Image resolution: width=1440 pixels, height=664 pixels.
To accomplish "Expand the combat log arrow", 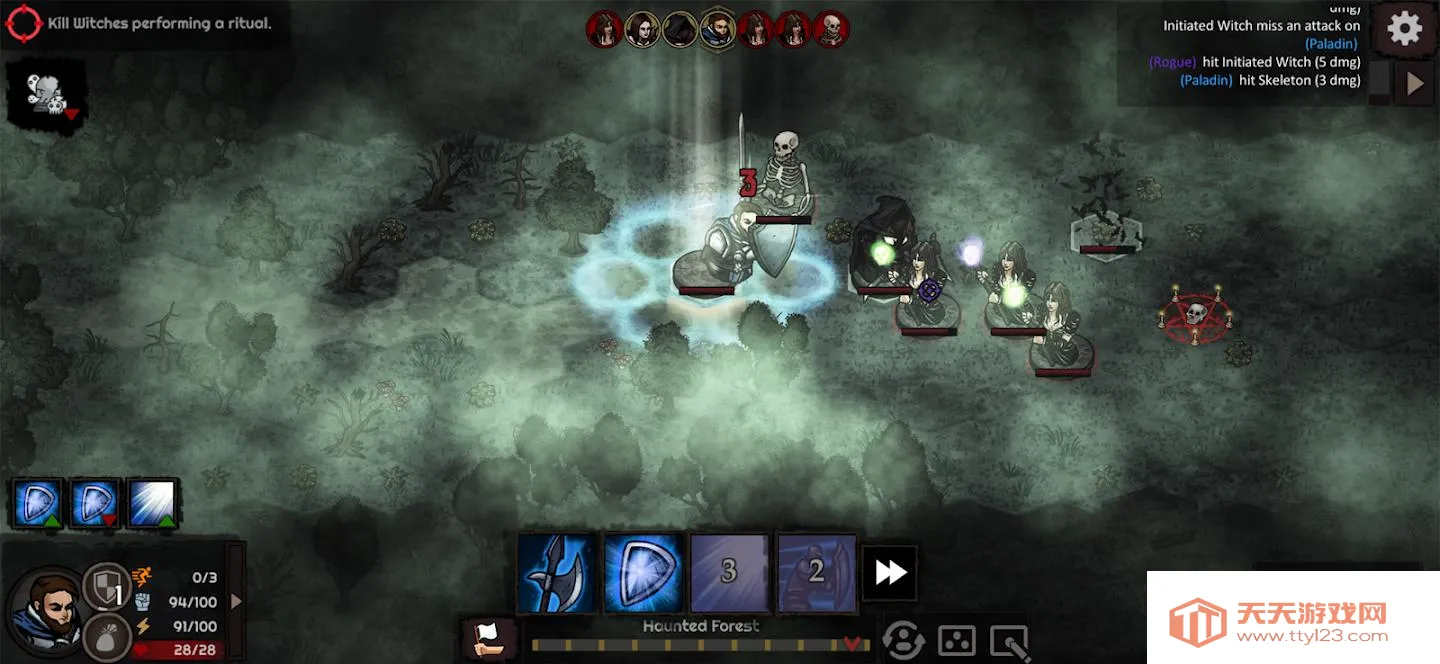I will (1414, 84).
